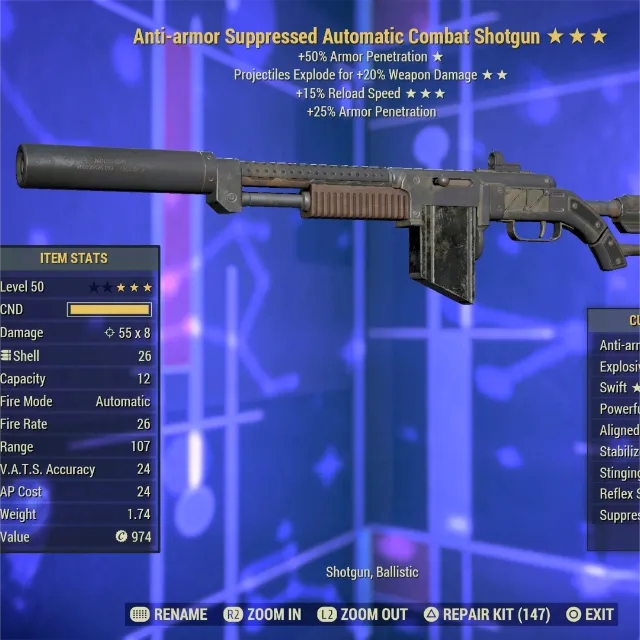
Task: Use the Repair Kit (147) option
Action: coord(487,614)
